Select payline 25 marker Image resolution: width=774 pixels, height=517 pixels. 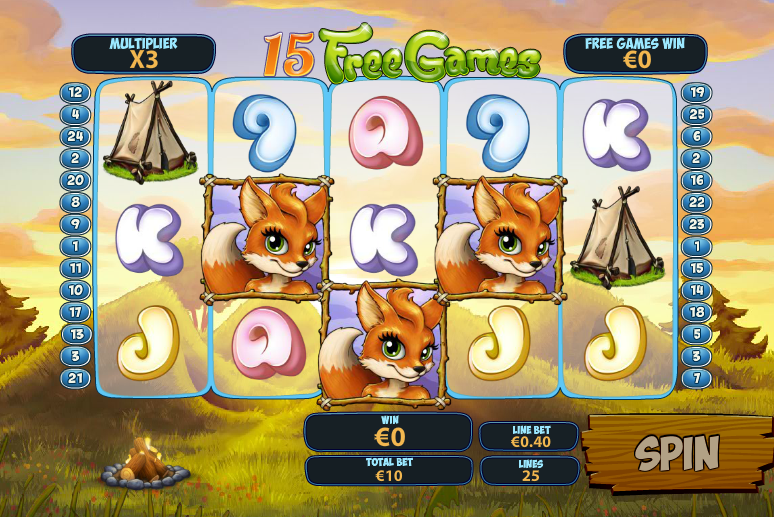pos(696,114)
